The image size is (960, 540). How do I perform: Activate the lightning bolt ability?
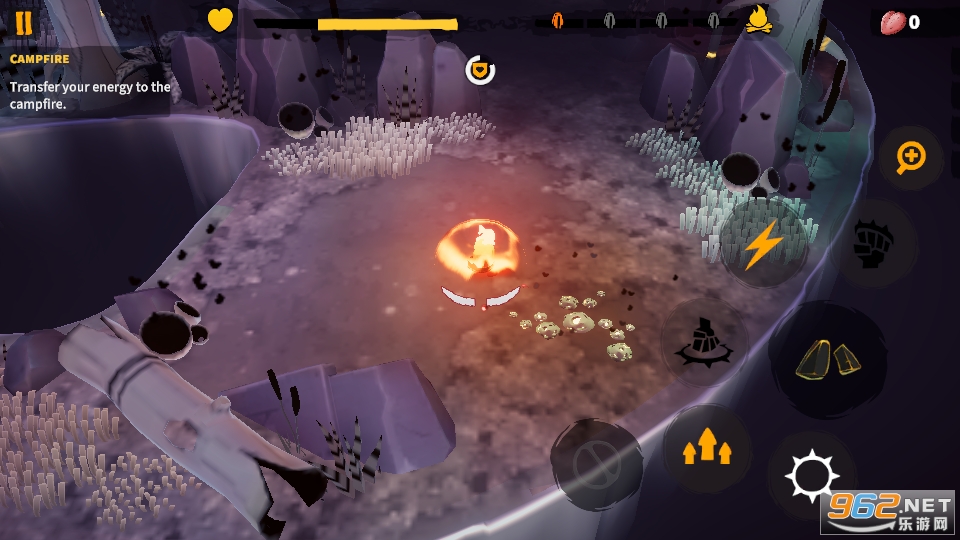[x=764, y=244]
